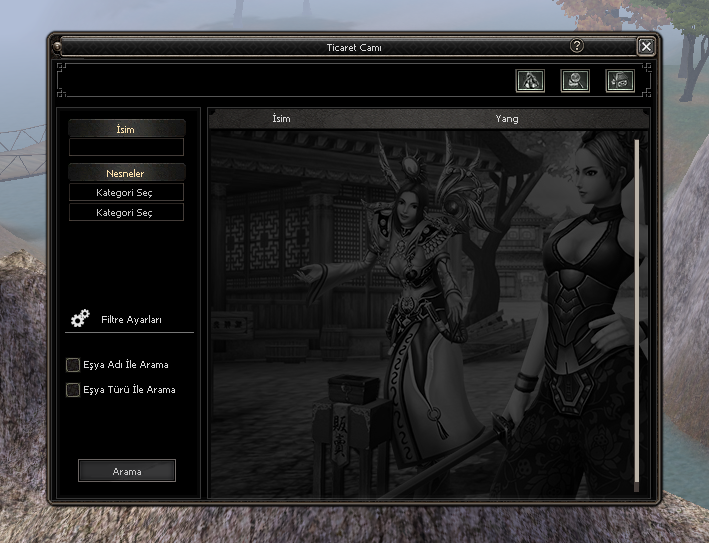Focus the item name text field under İsim
The height and width of the screenshot is (543, 709).
point(126,147)
